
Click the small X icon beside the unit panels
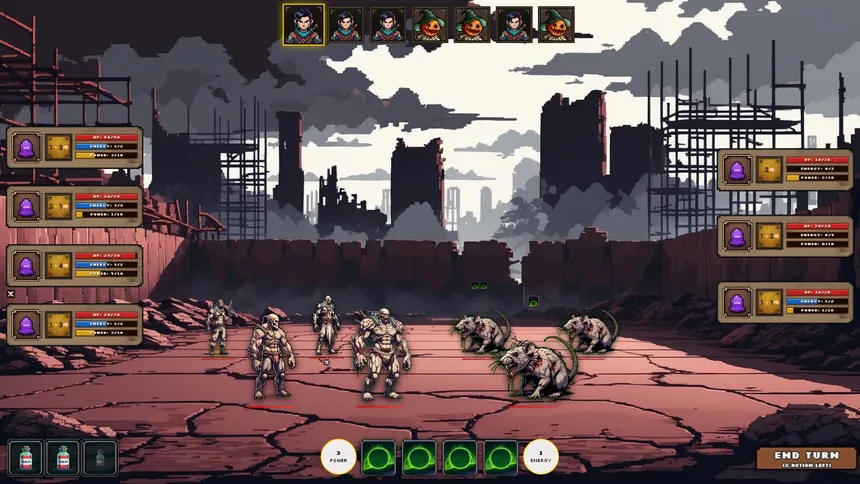11,294
